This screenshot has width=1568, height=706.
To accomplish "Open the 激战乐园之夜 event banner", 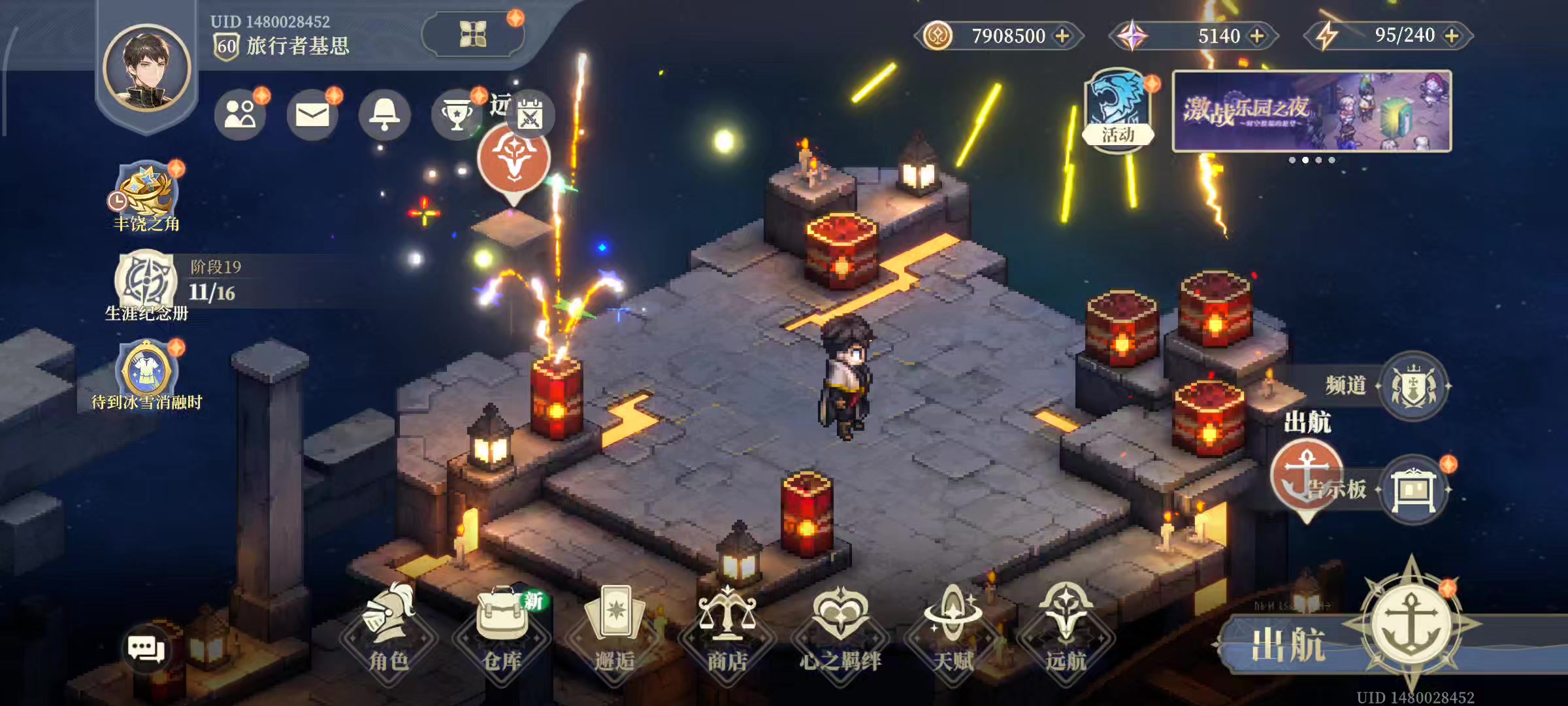I will [1312, 111].
